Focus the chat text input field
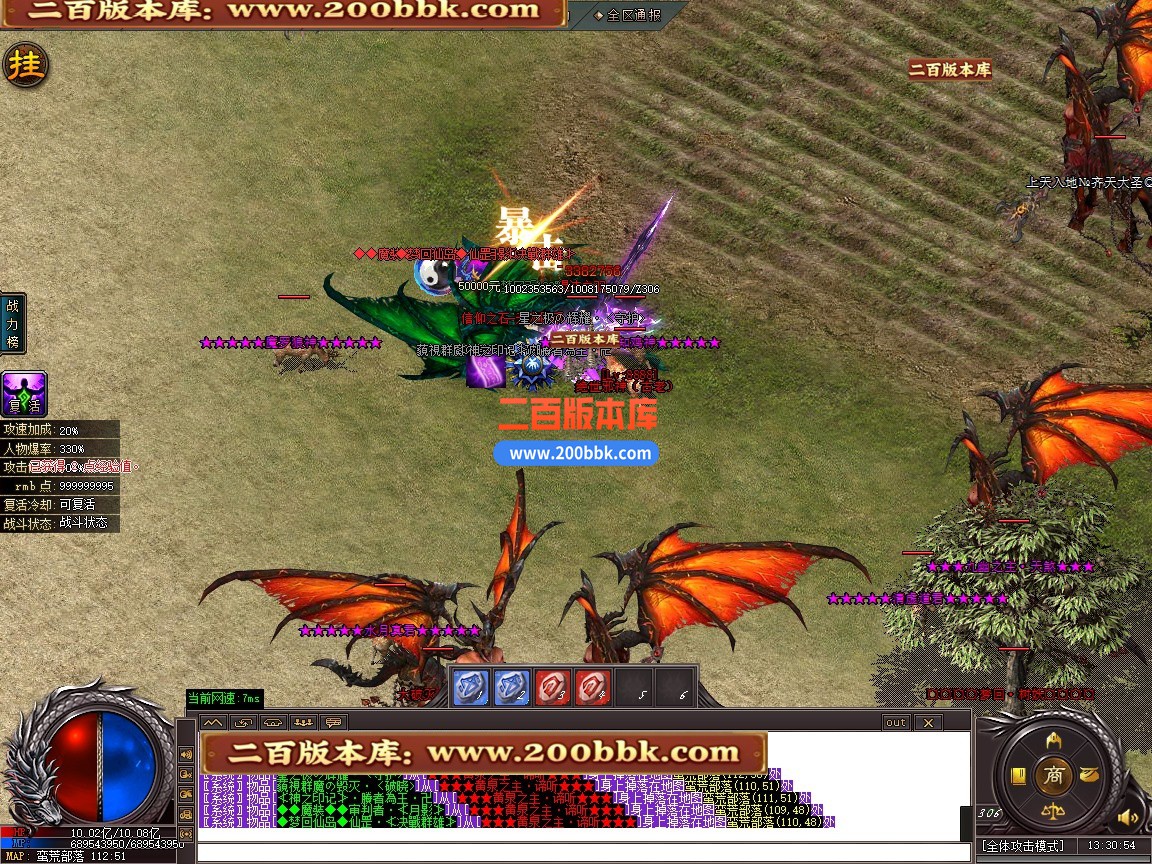Image resolution: width=1152 pixels, height=864 pixels. (580, 852)
